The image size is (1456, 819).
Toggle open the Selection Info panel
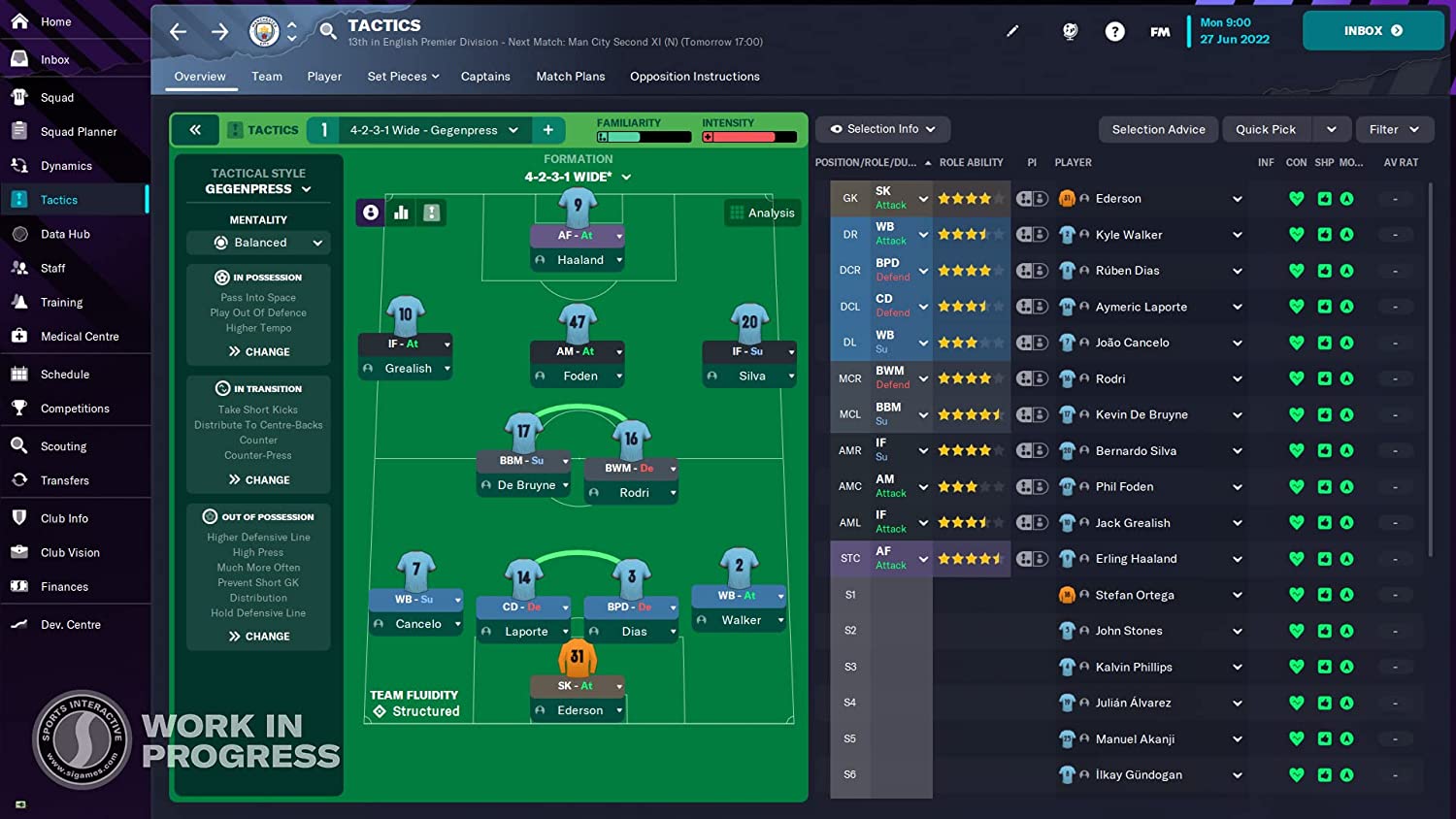point(881,129)
